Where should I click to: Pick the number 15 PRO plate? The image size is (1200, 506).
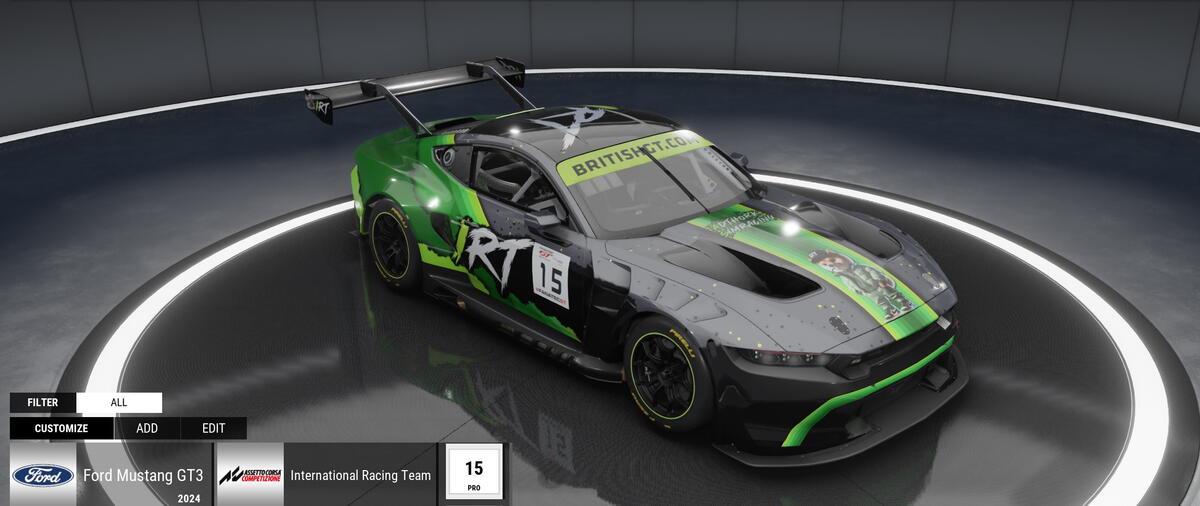point(473,473)
